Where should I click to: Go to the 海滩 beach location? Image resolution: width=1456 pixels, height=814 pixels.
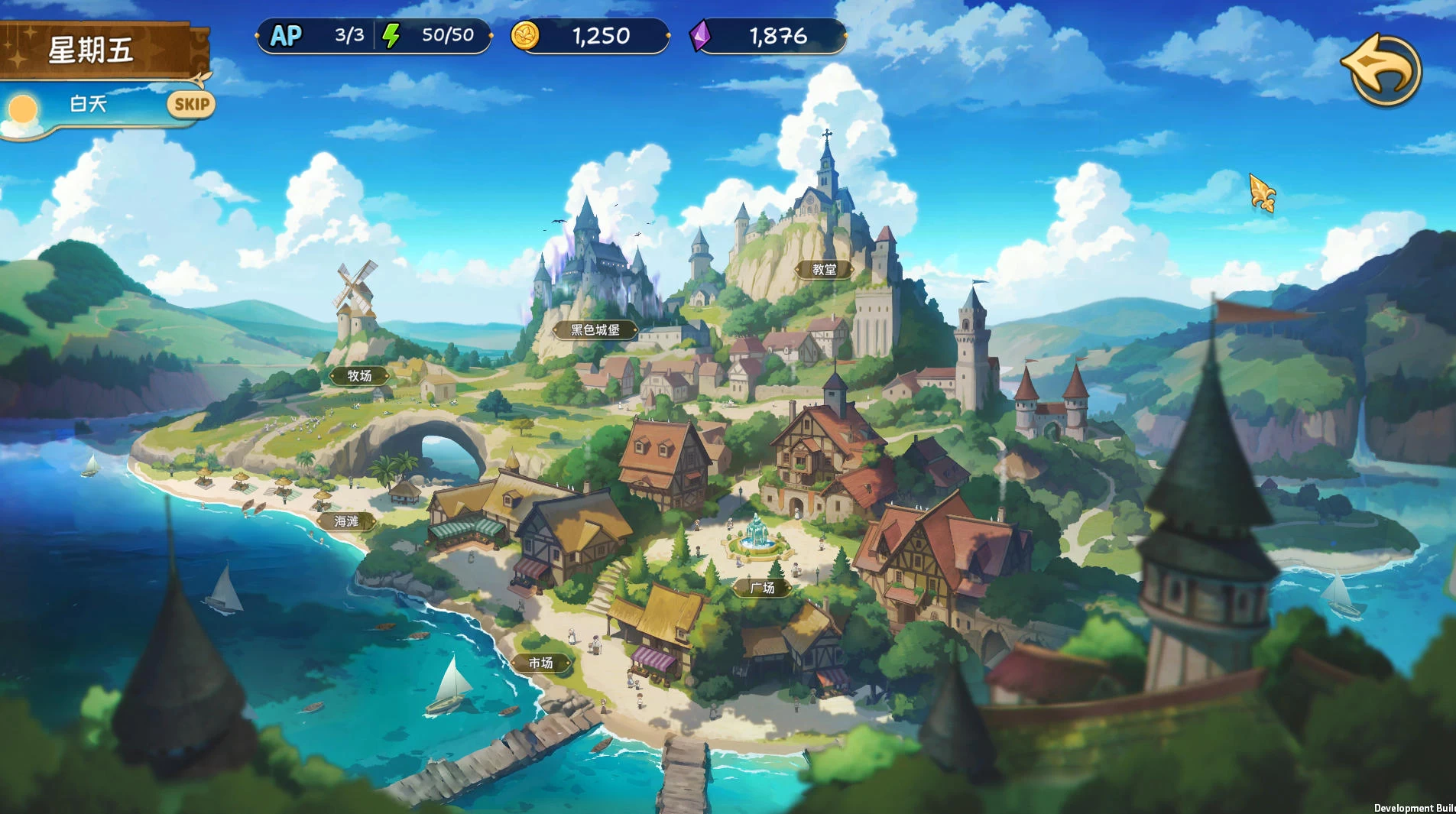(x=348, y=521)
